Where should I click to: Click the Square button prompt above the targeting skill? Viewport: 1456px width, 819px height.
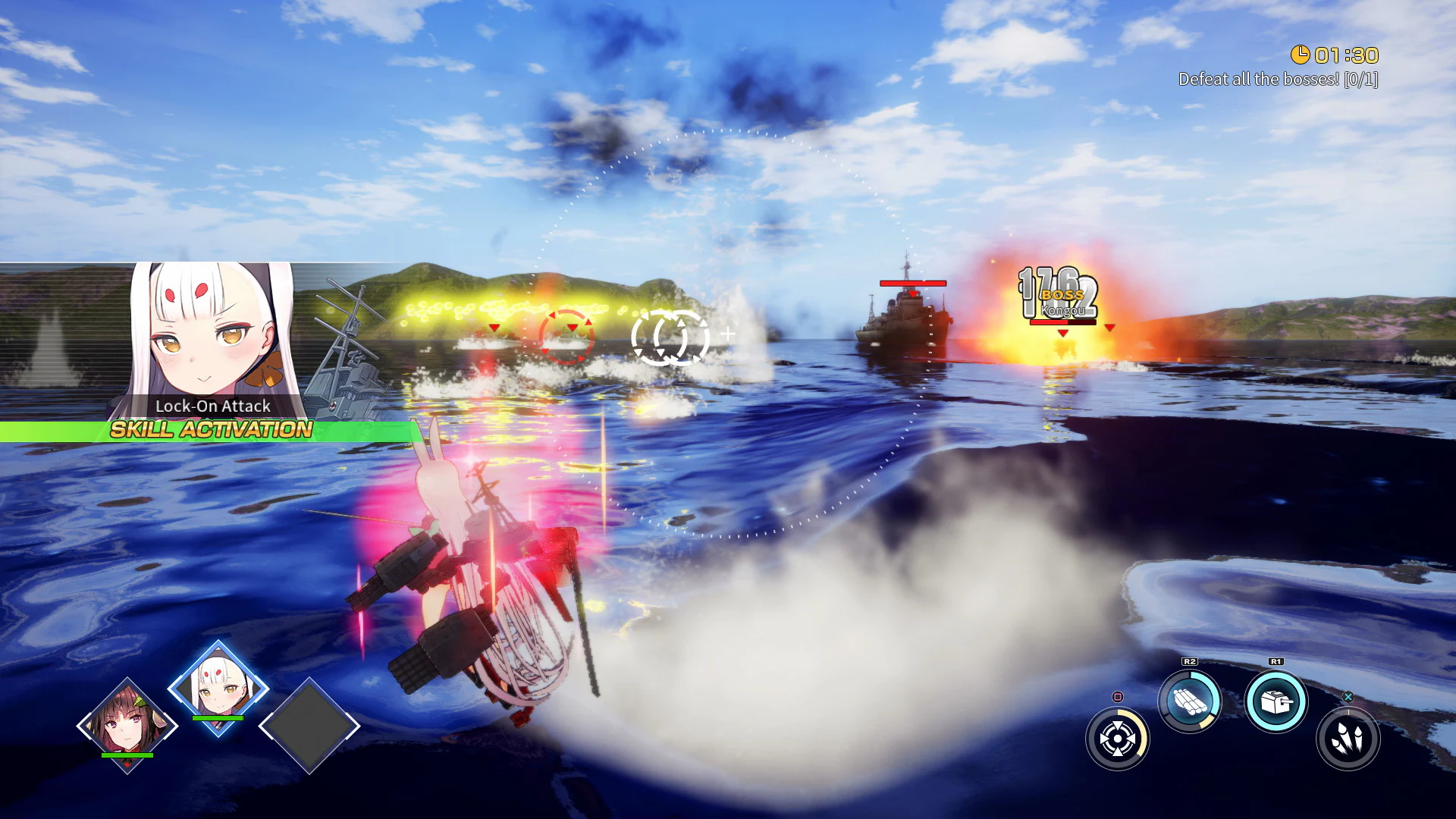(x=1118, y=696)
